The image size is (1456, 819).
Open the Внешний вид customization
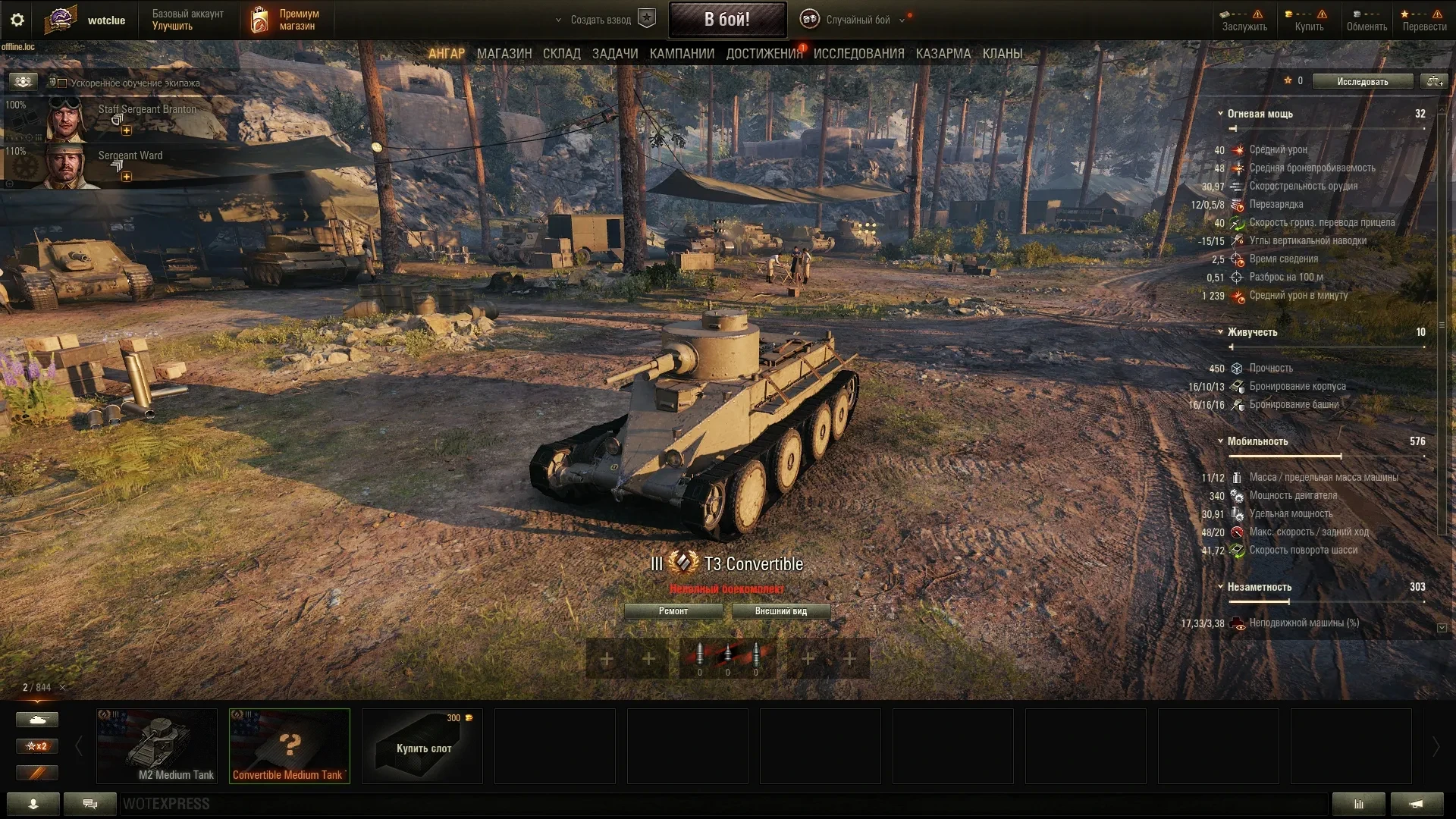coord(780,611)
